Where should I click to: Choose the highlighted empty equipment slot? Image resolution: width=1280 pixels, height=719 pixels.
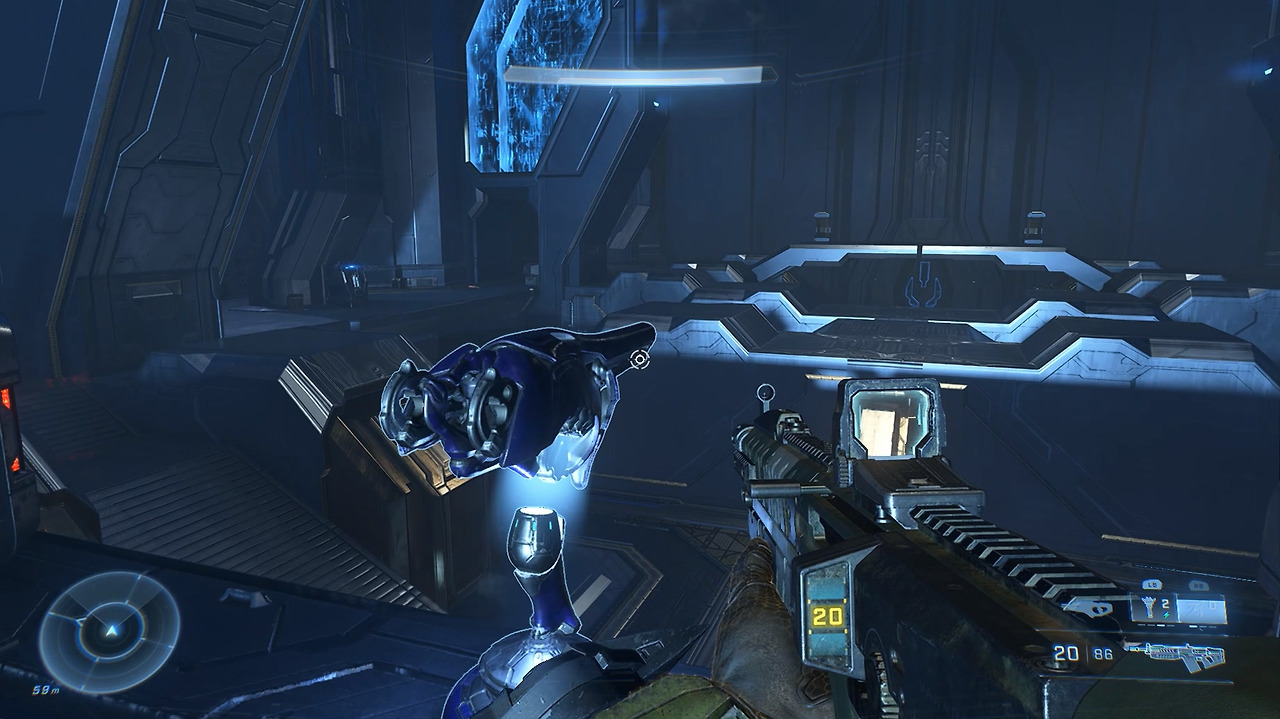[x=1202, y=607]
